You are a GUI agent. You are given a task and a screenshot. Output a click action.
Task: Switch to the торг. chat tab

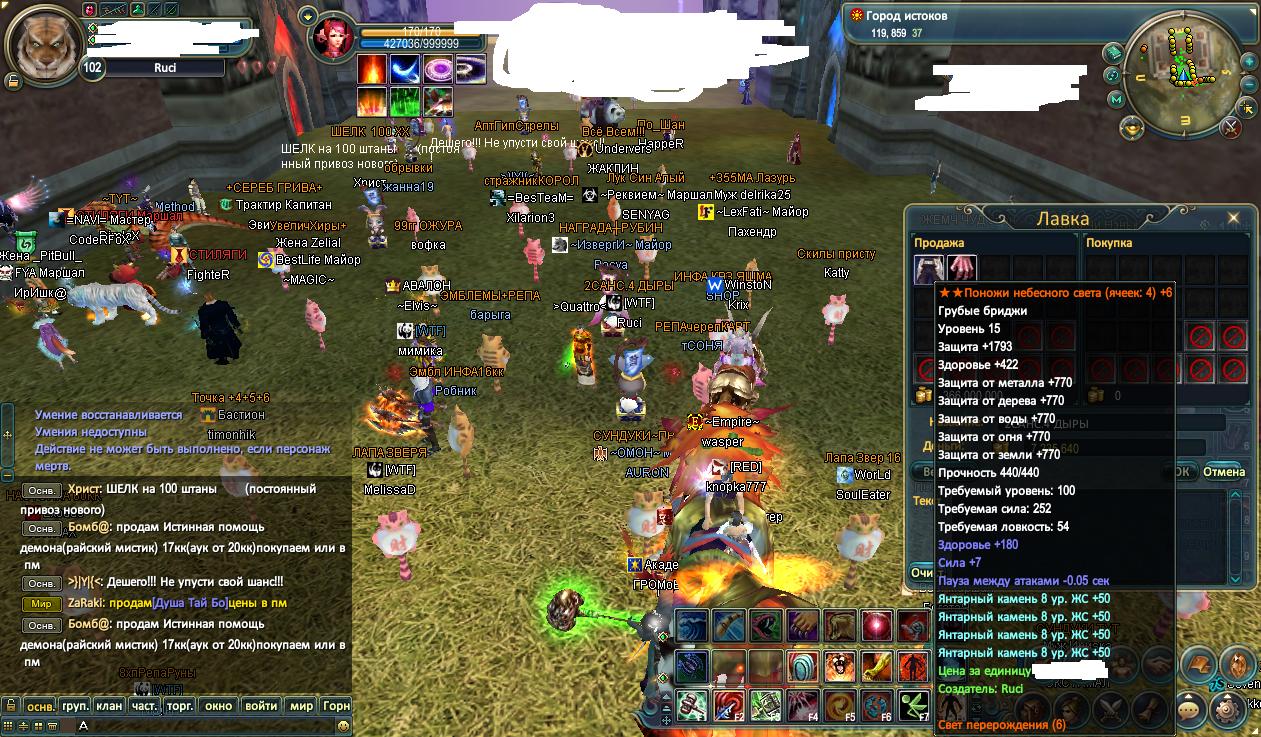(x=181, y=706)
